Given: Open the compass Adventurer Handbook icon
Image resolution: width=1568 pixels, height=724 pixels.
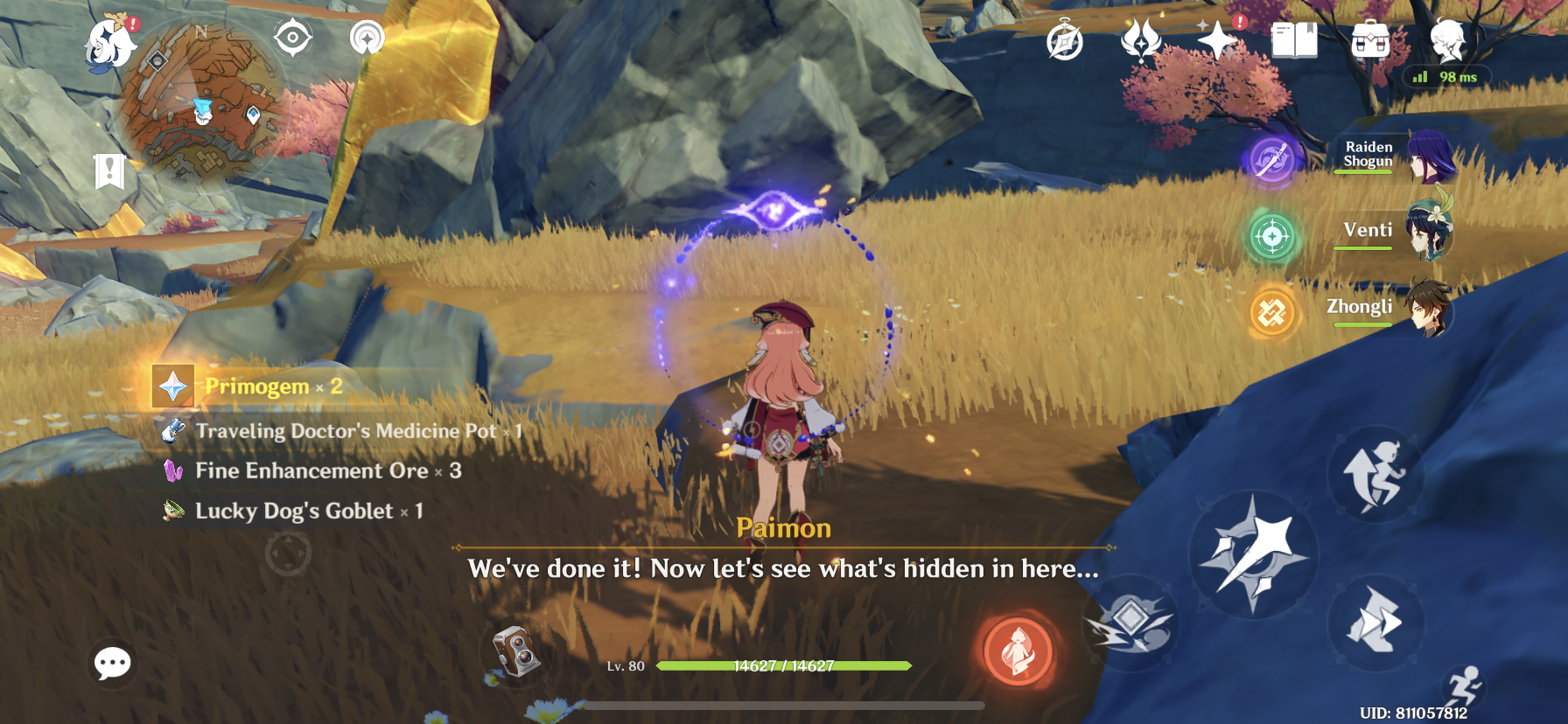Looking at the screenshot, I should (1065, 41).
